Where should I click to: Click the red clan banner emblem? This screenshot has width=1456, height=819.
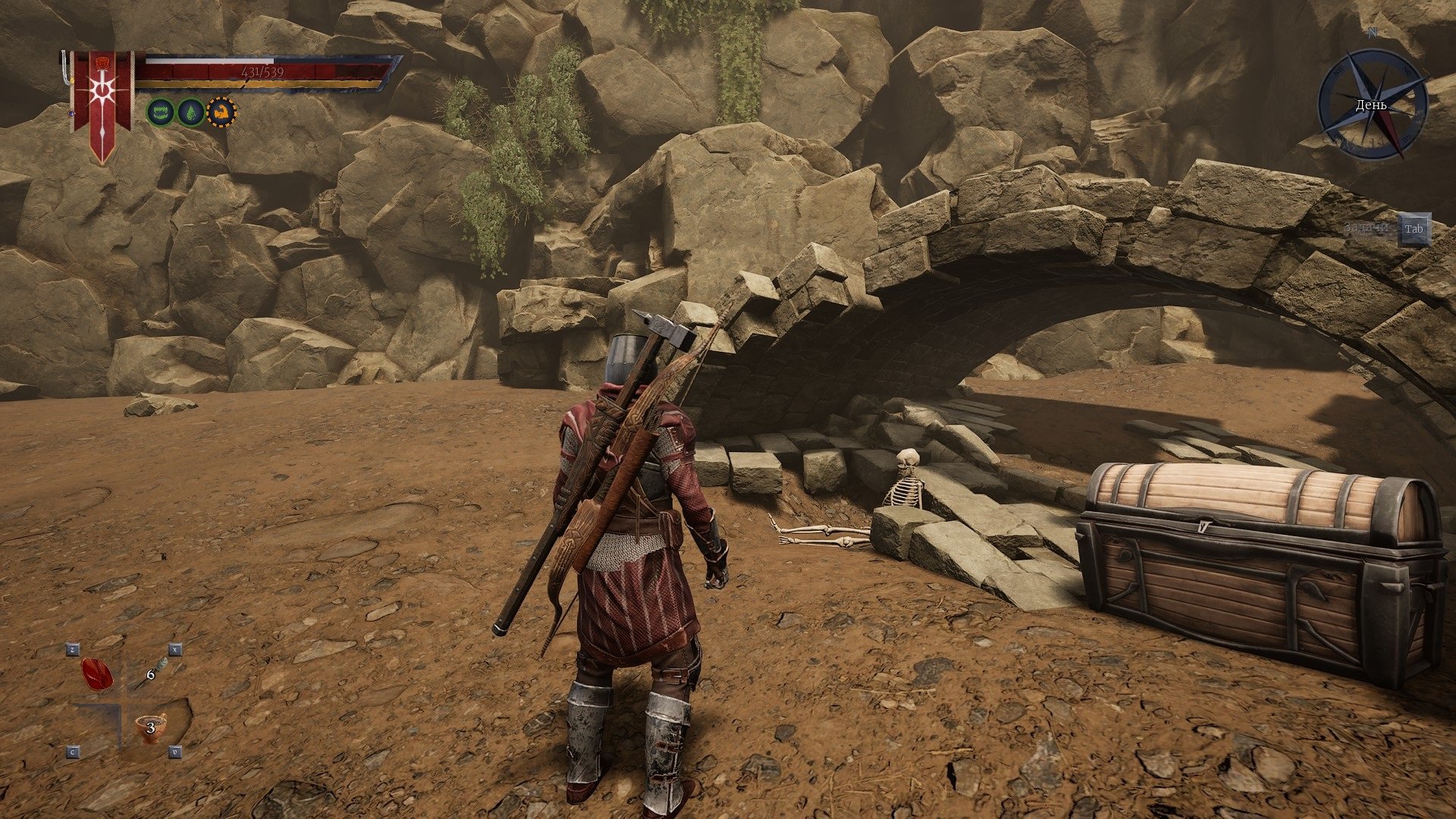pos(102,102)
